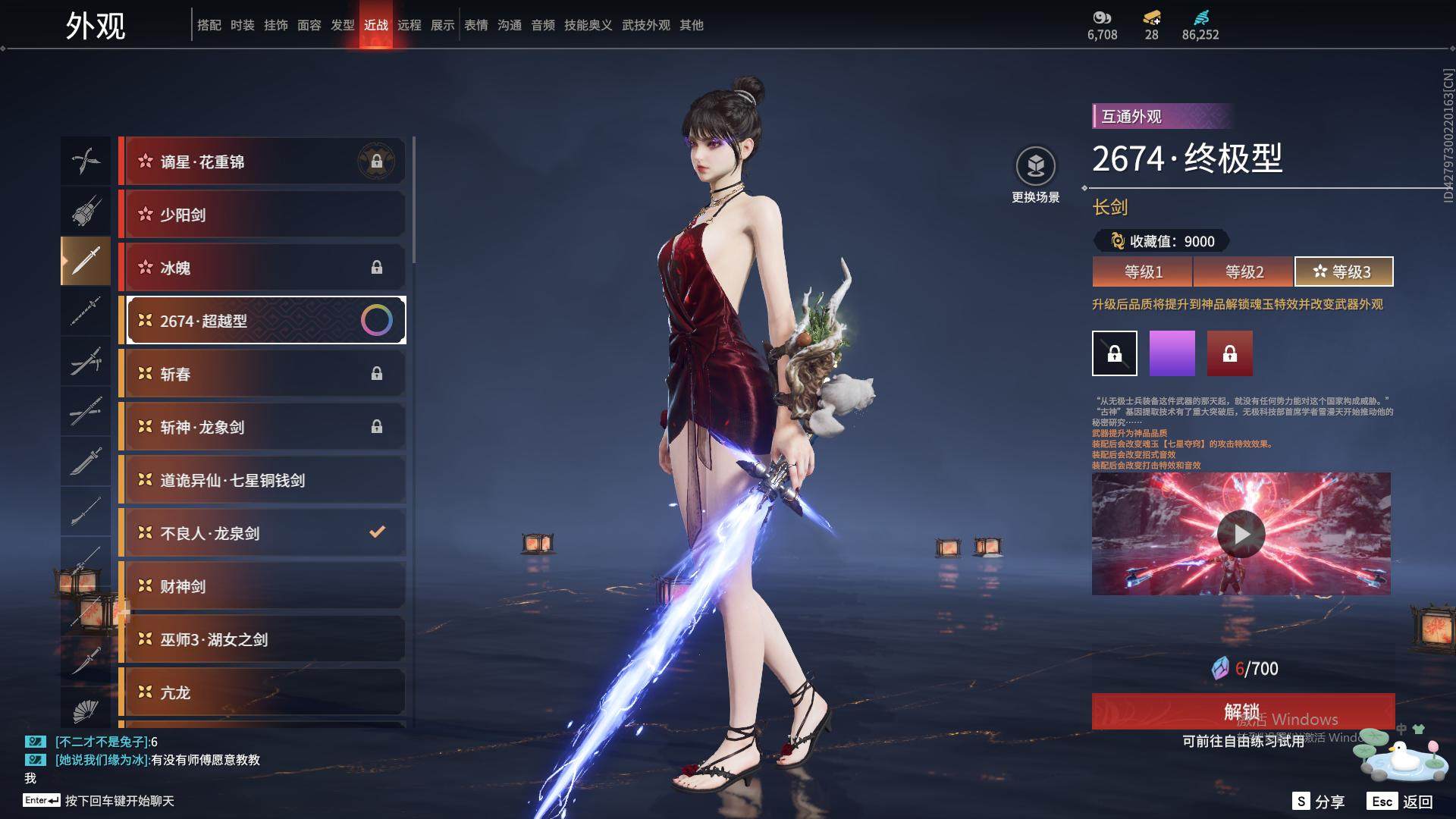Viewport: 1456px width, 819px height.
Task: Select the folding fan weapon category
Action: 86,711
